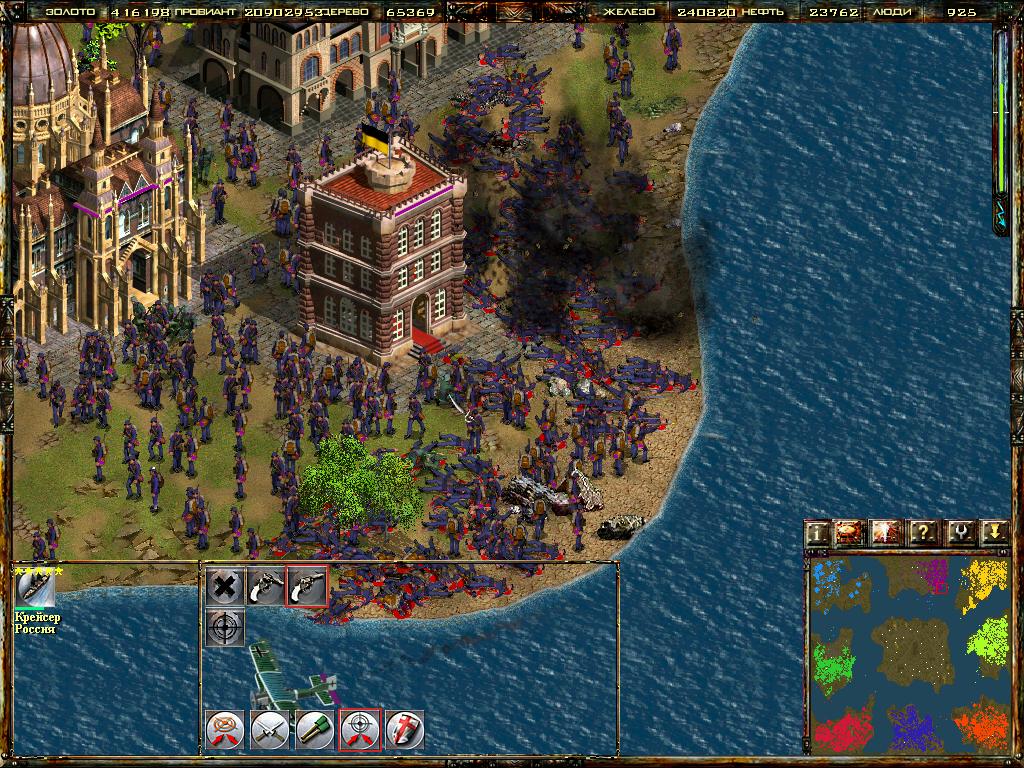Click the question mark help button

point(923,533)
